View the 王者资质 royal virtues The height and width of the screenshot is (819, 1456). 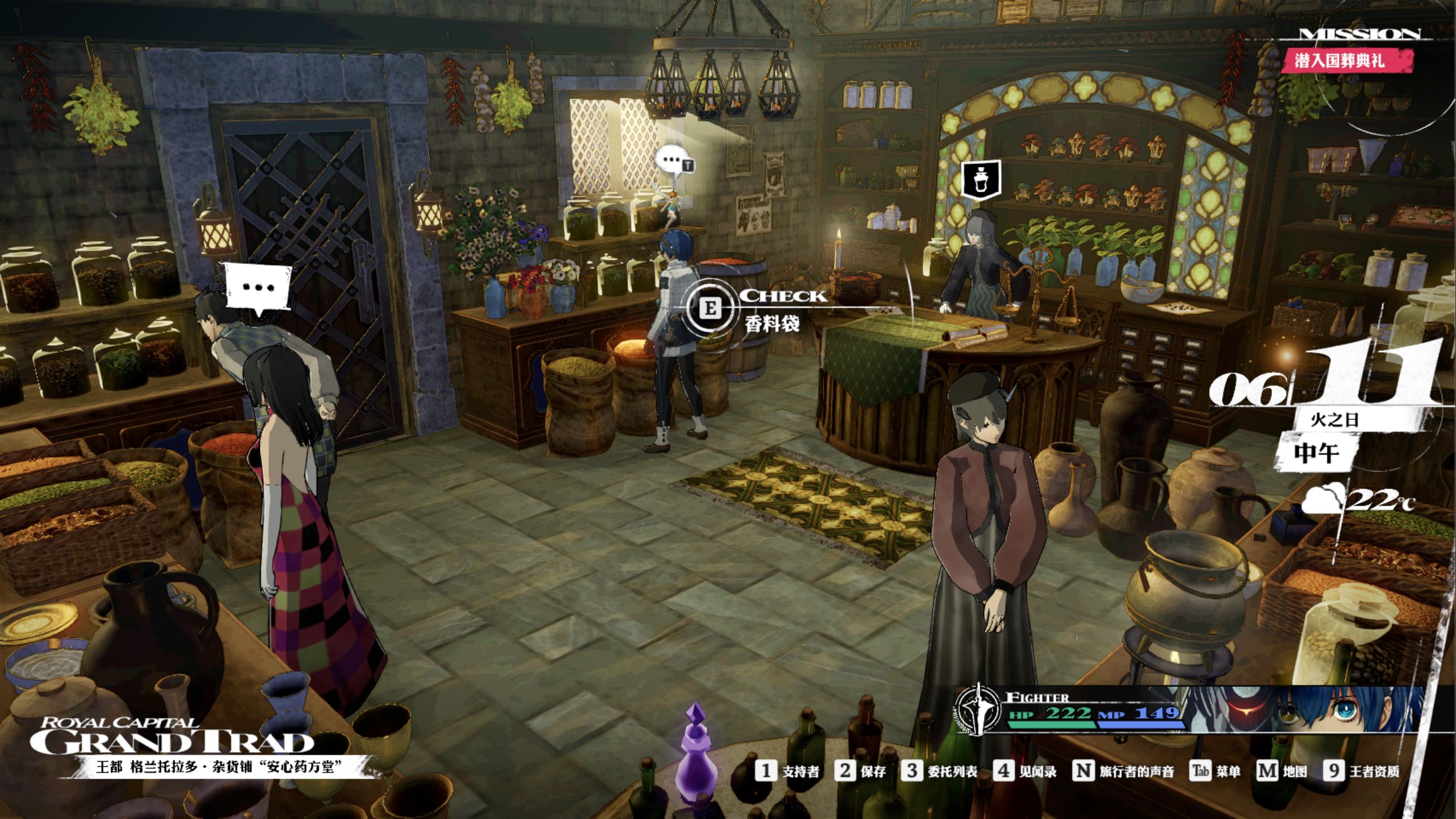pyautogui.click(x=1362, y=771)
